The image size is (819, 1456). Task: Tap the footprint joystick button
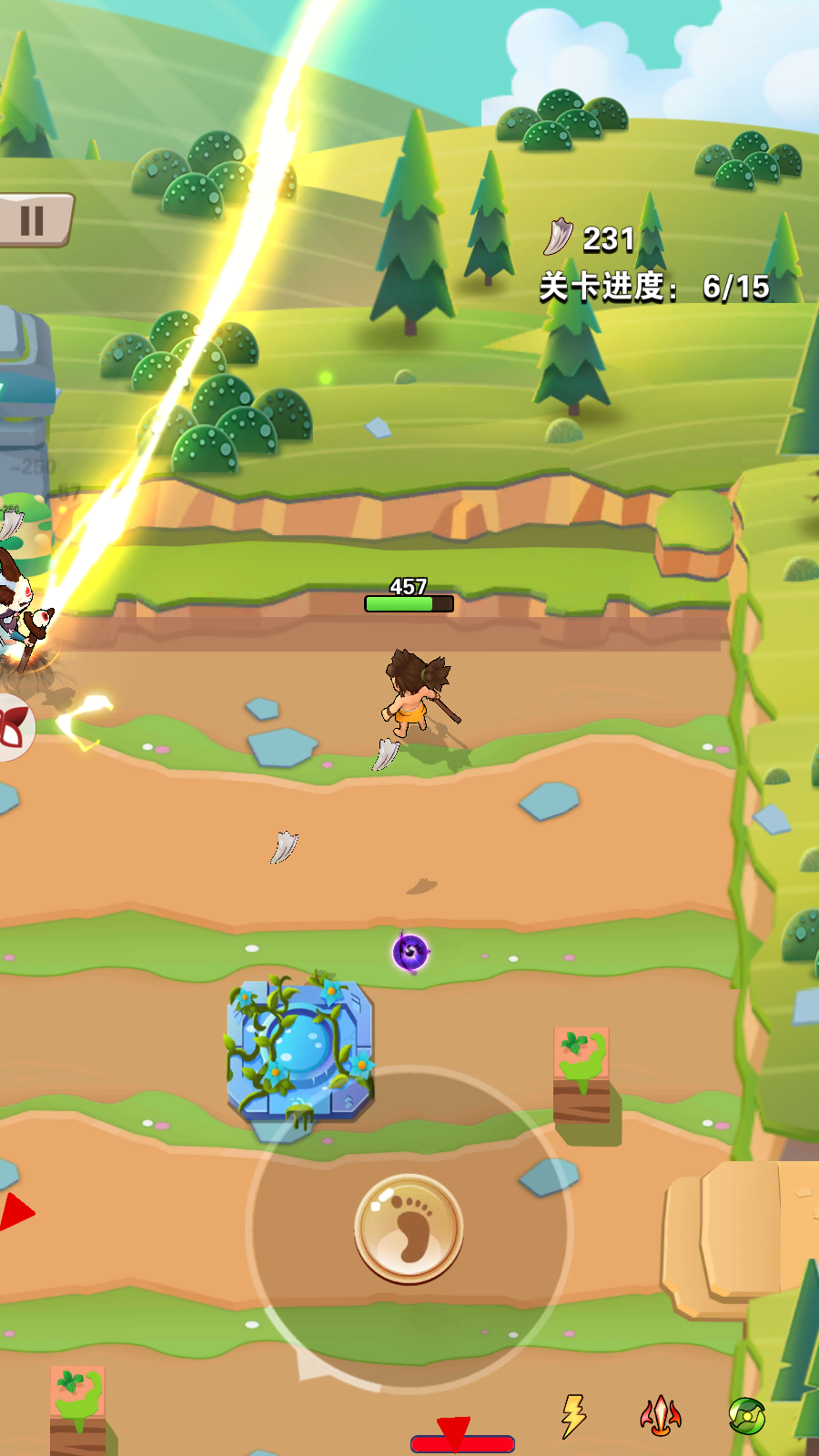click(409, 1228)
